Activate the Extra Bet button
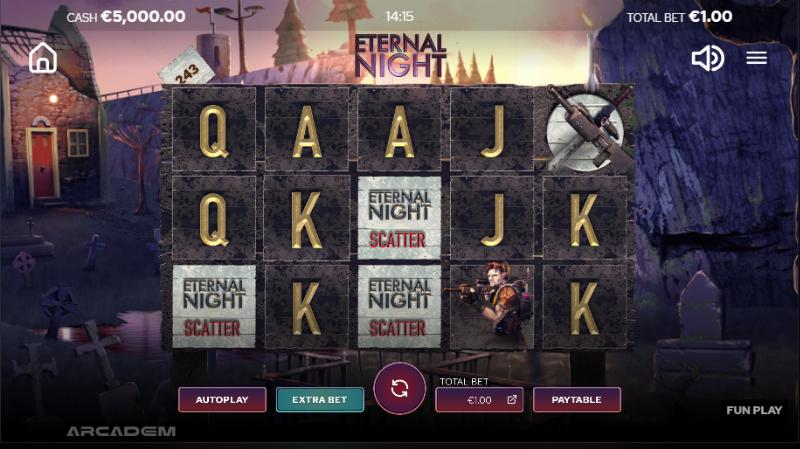The width and height of the screenshot is (800, 449). pos(320,400)
